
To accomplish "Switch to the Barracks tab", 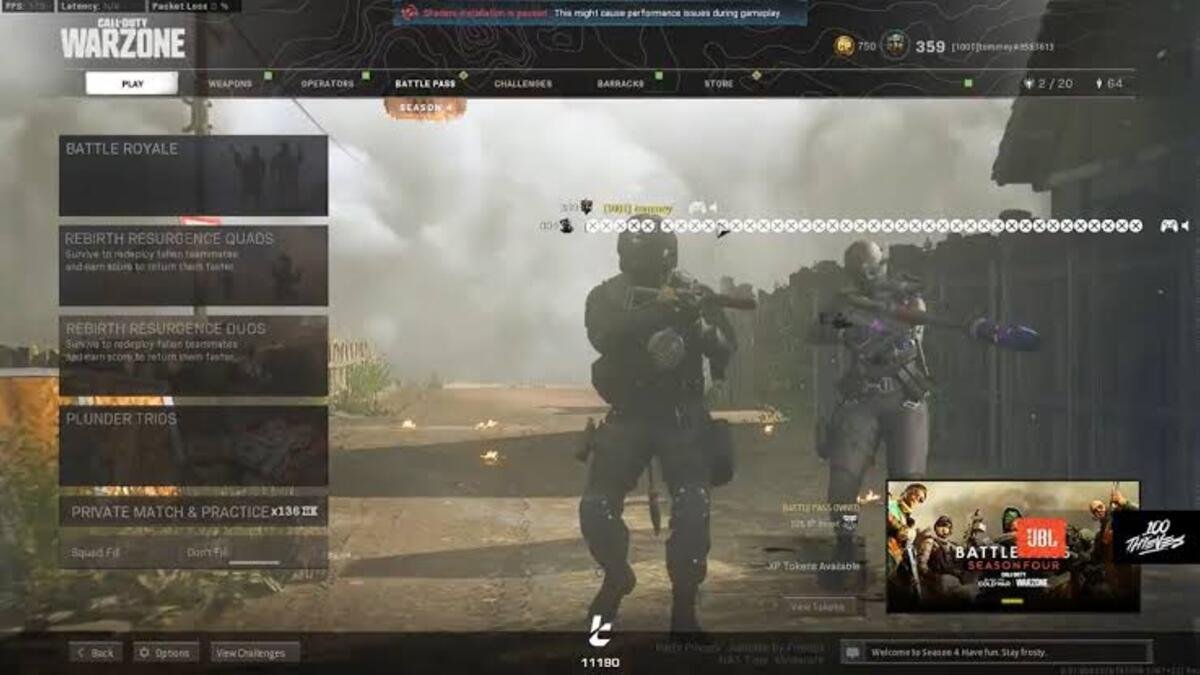I will (620, 84).
